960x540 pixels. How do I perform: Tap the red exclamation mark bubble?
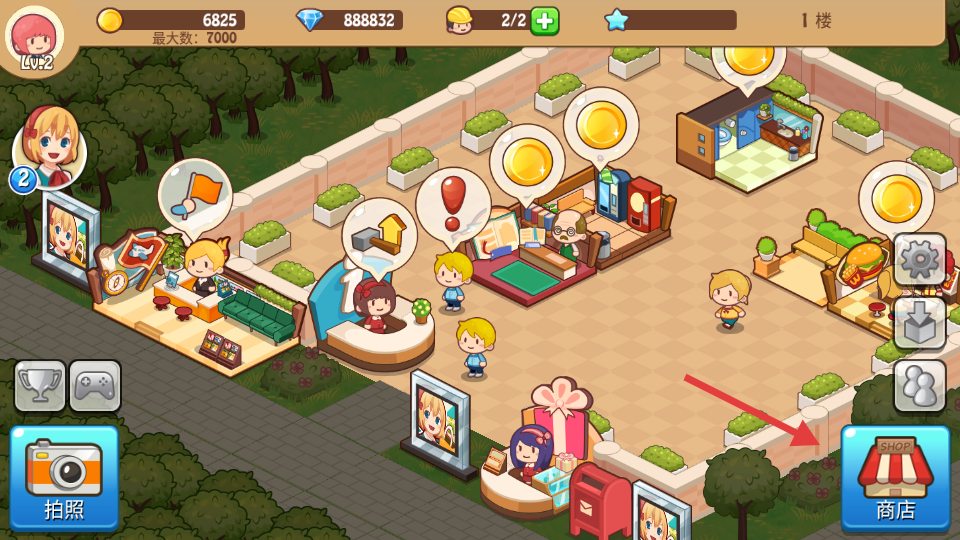click(453, 204)
